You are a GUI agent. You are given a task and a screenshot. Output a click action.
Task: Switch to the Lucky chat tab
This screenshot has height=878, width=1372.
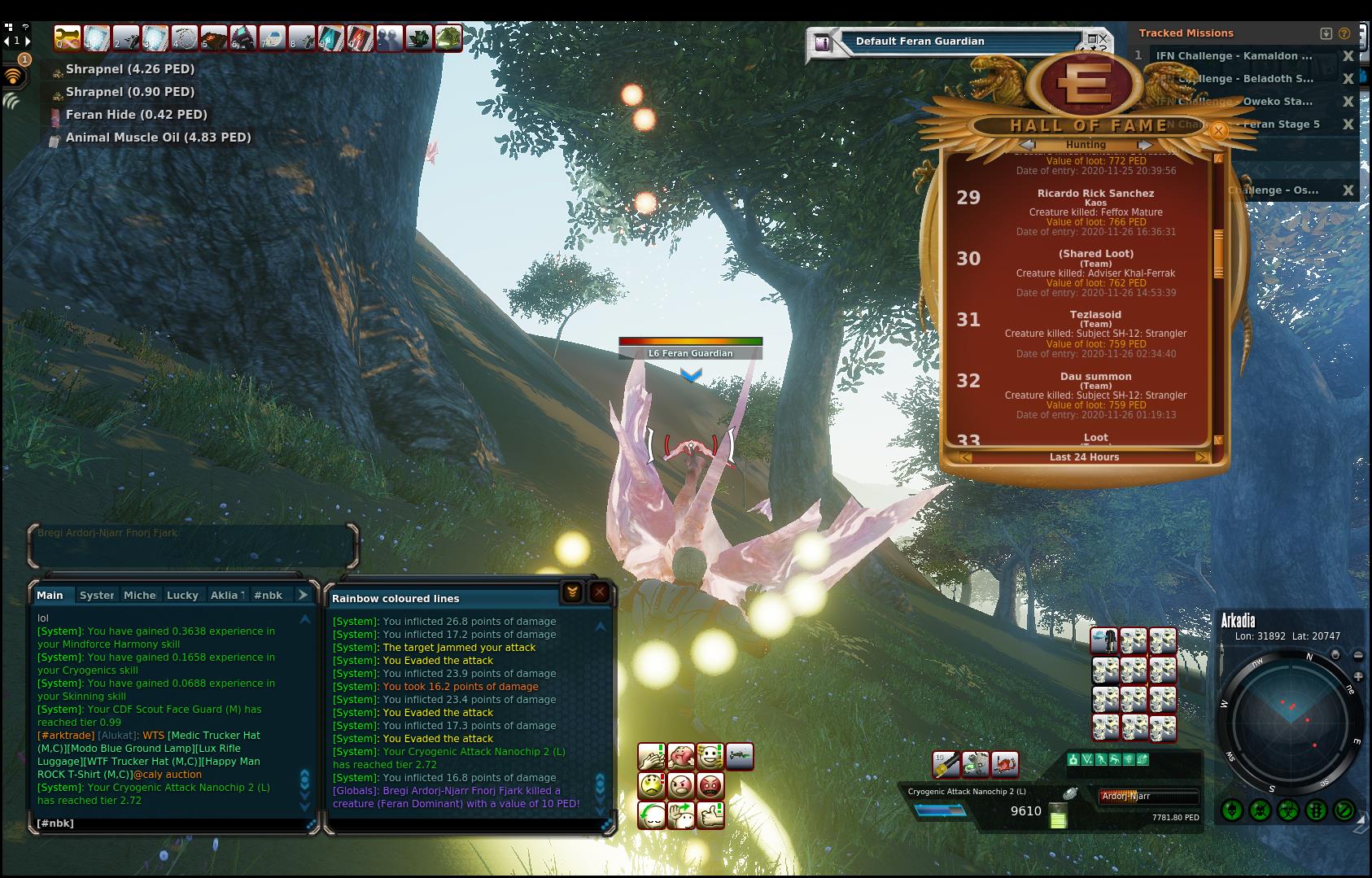(182, 596)
